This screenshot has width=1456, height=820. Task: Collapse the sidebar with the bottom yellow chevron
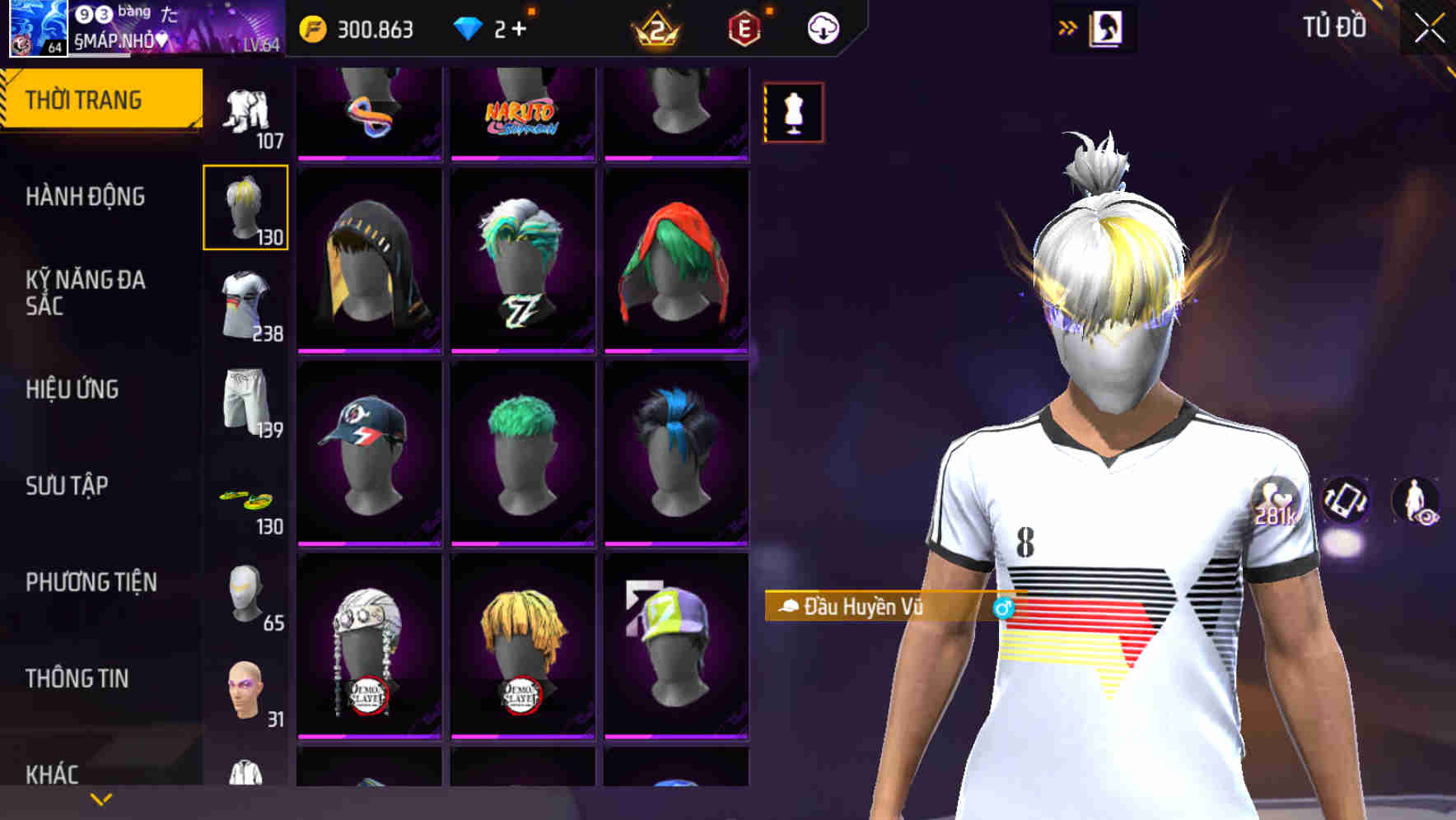(100, 798)
